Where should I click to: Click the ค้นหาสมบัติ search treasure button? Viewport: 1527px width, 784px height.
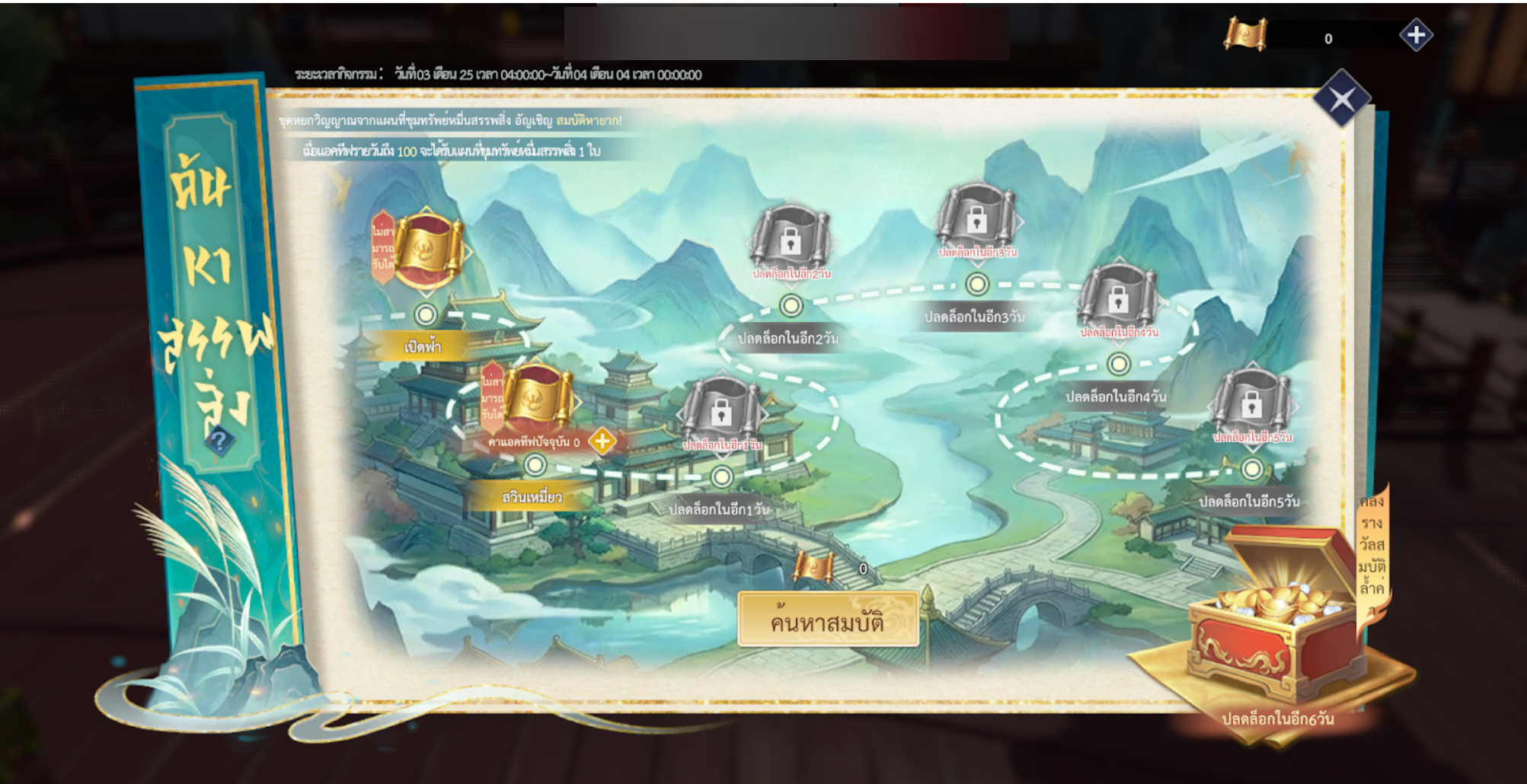pos(827,621)
